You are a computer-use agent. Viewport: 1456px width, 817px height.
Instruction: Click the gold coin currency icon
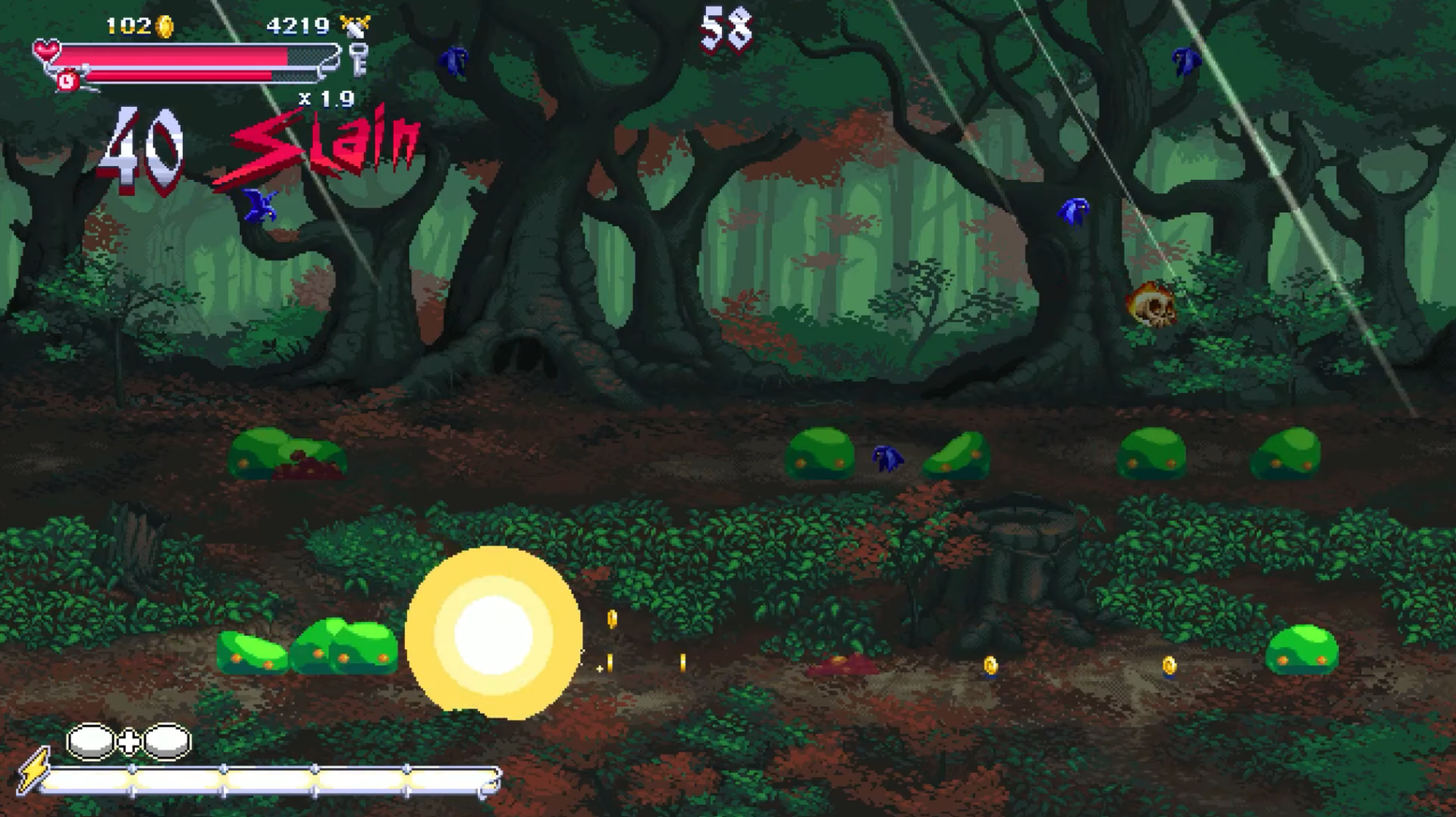point(165,26)
